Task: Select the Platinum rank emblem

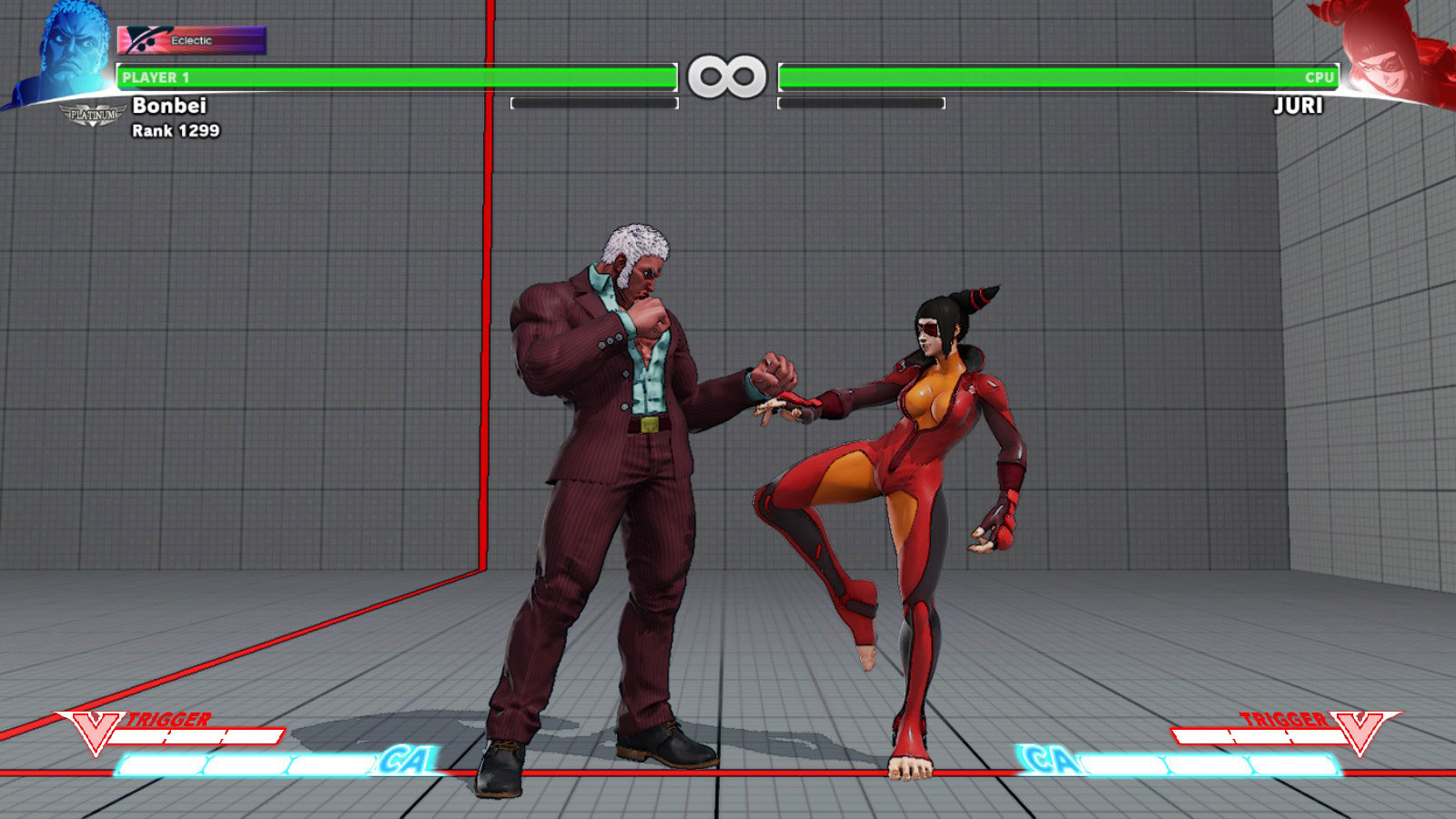Action: 91,114
